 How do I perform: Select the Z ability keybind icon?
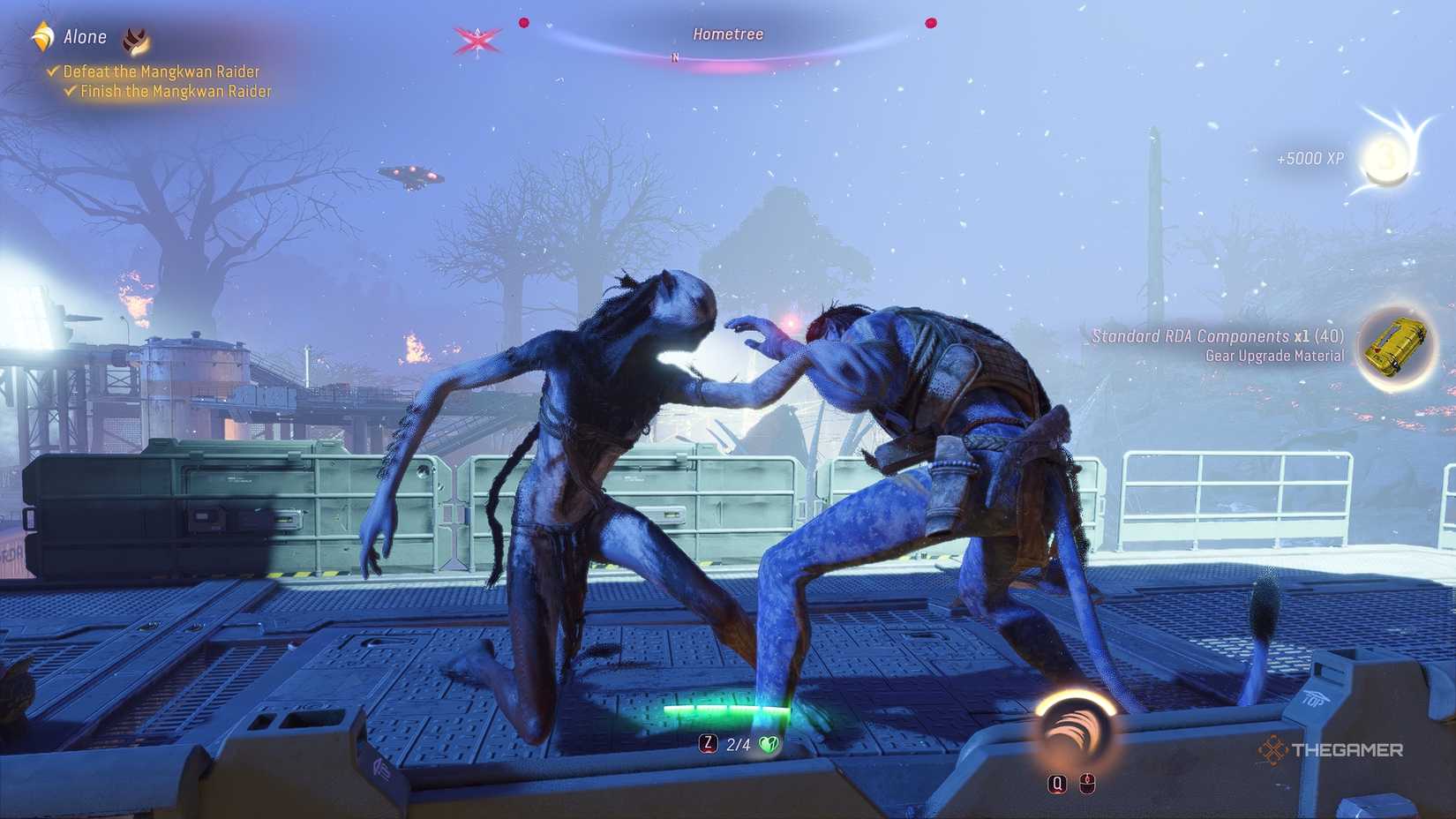pos(707,744)
